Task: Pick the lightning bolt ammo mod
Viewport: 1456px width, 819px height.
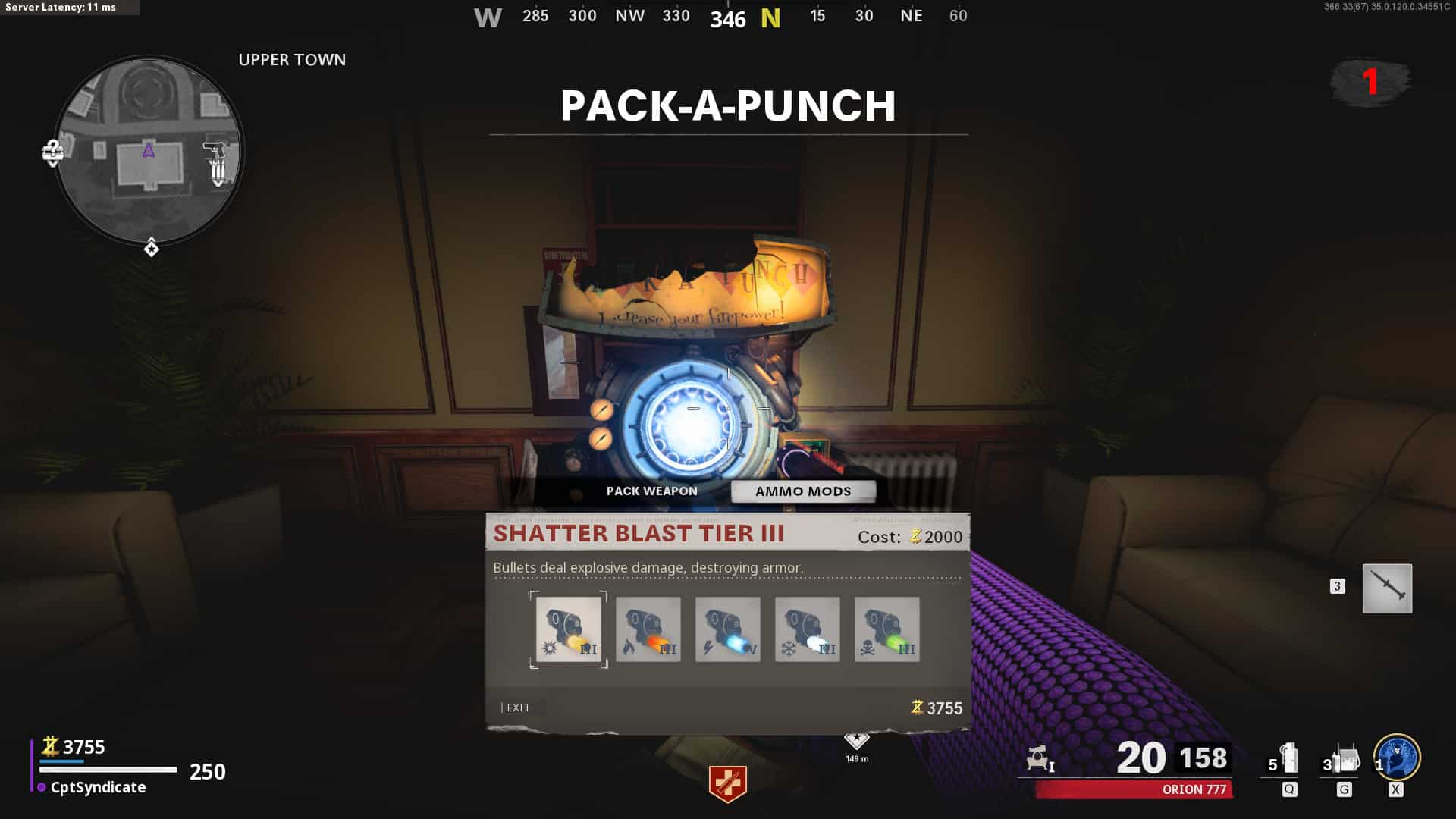Action: tap(728, 629)
